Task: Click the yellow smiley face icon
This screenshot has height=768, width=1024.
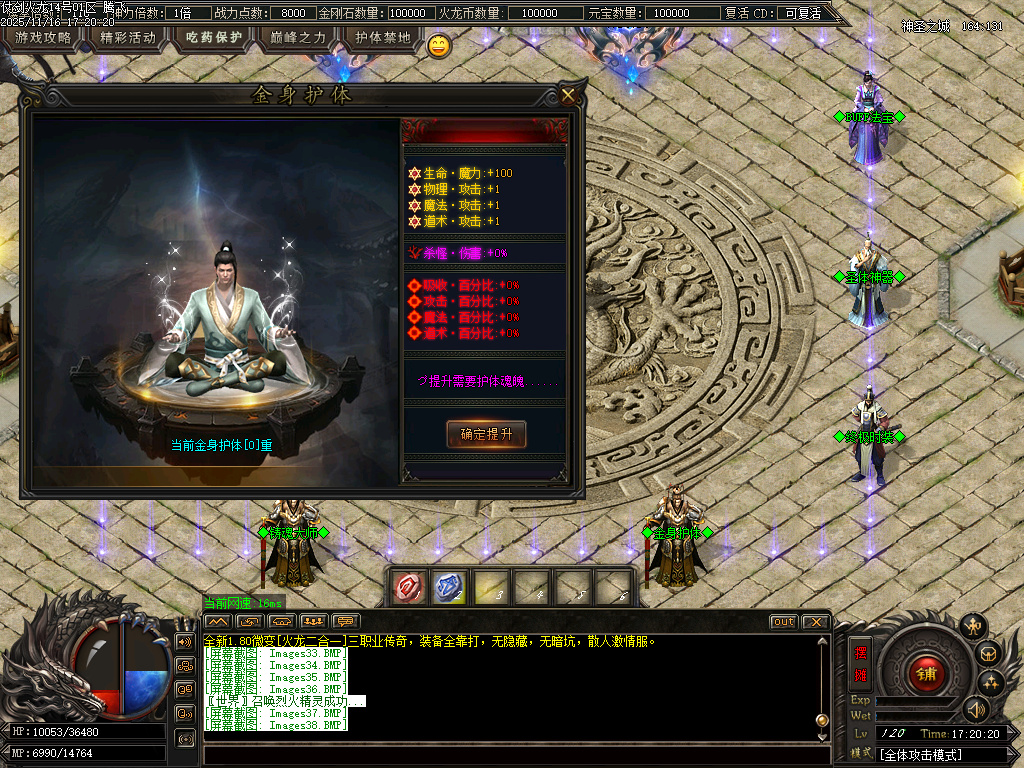Action: coord(438,45)
